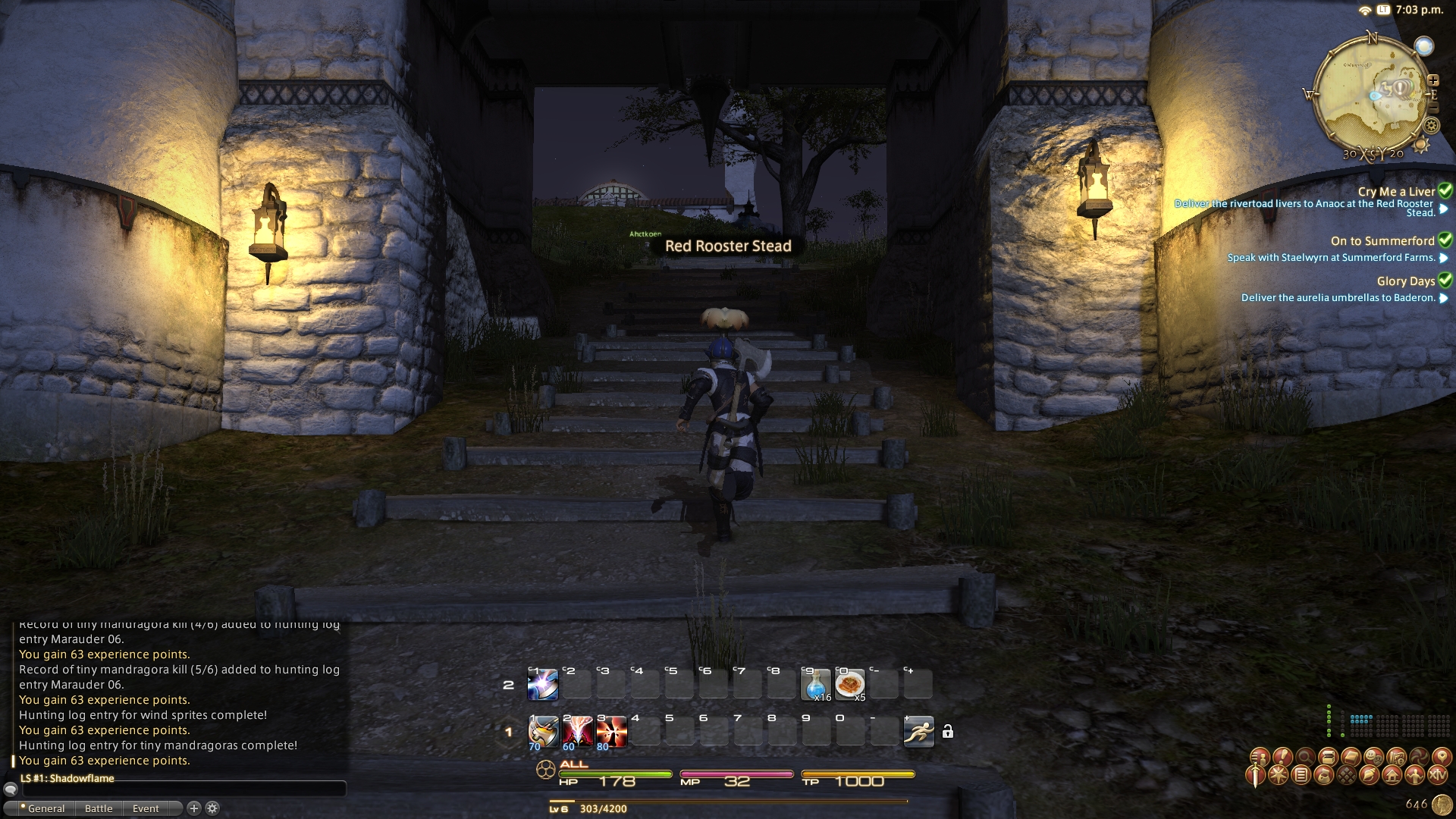Image resolution: width=1456 pixels, height=819 pixels.
Task: Switch to the Battle chat tab
Action: click(99, 808)
